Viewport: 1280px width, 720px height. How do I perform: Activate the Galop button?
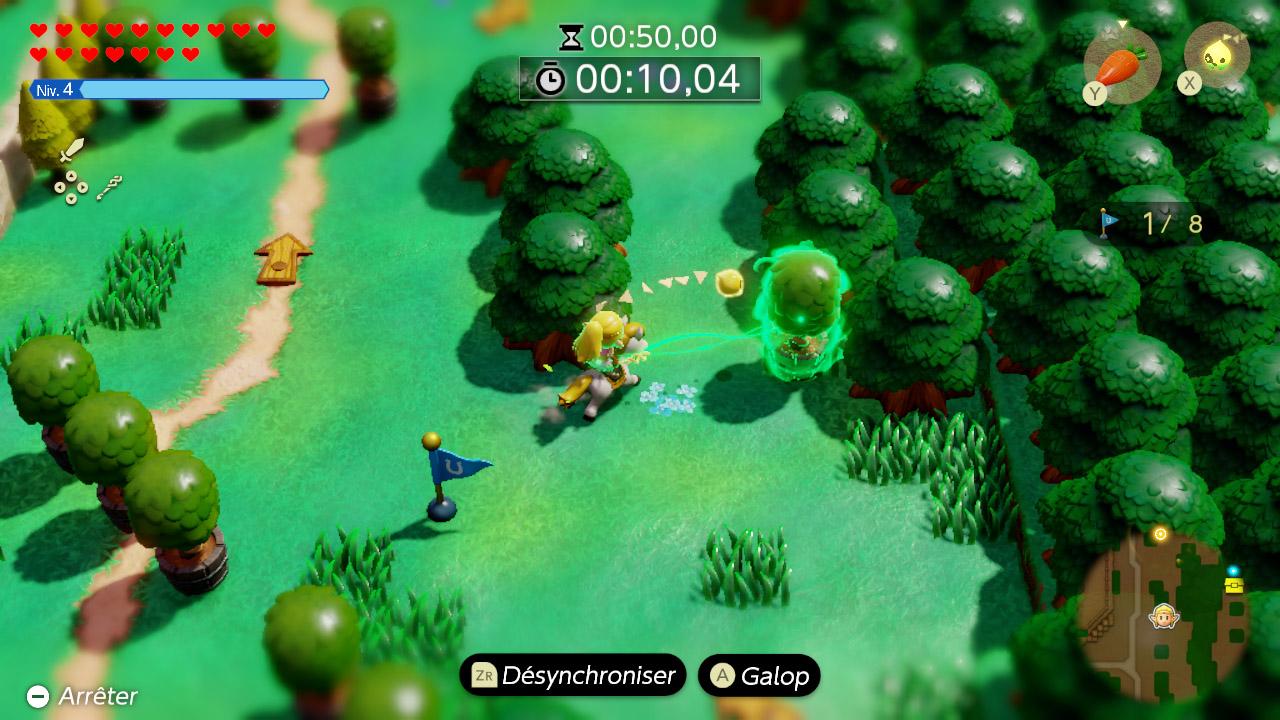[x=759, y=675]
